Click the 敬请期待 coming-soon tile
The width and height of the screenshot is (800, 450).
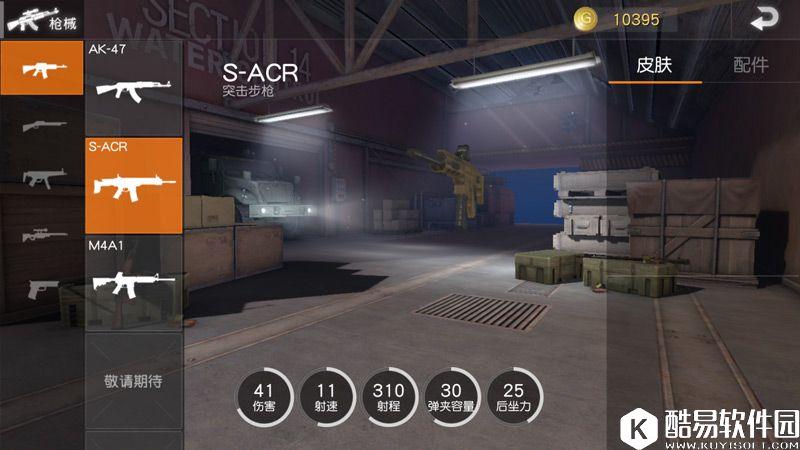point(134,381)
